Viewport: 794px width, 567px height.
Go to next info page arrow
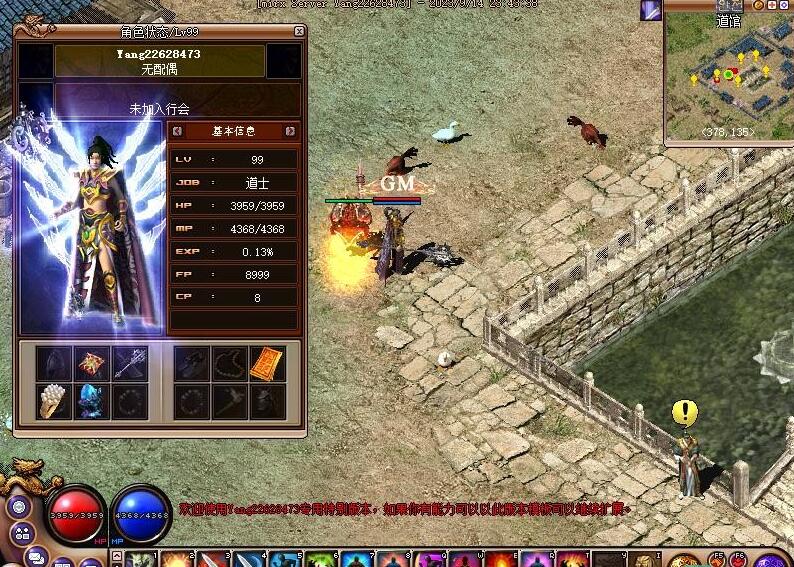290,131
